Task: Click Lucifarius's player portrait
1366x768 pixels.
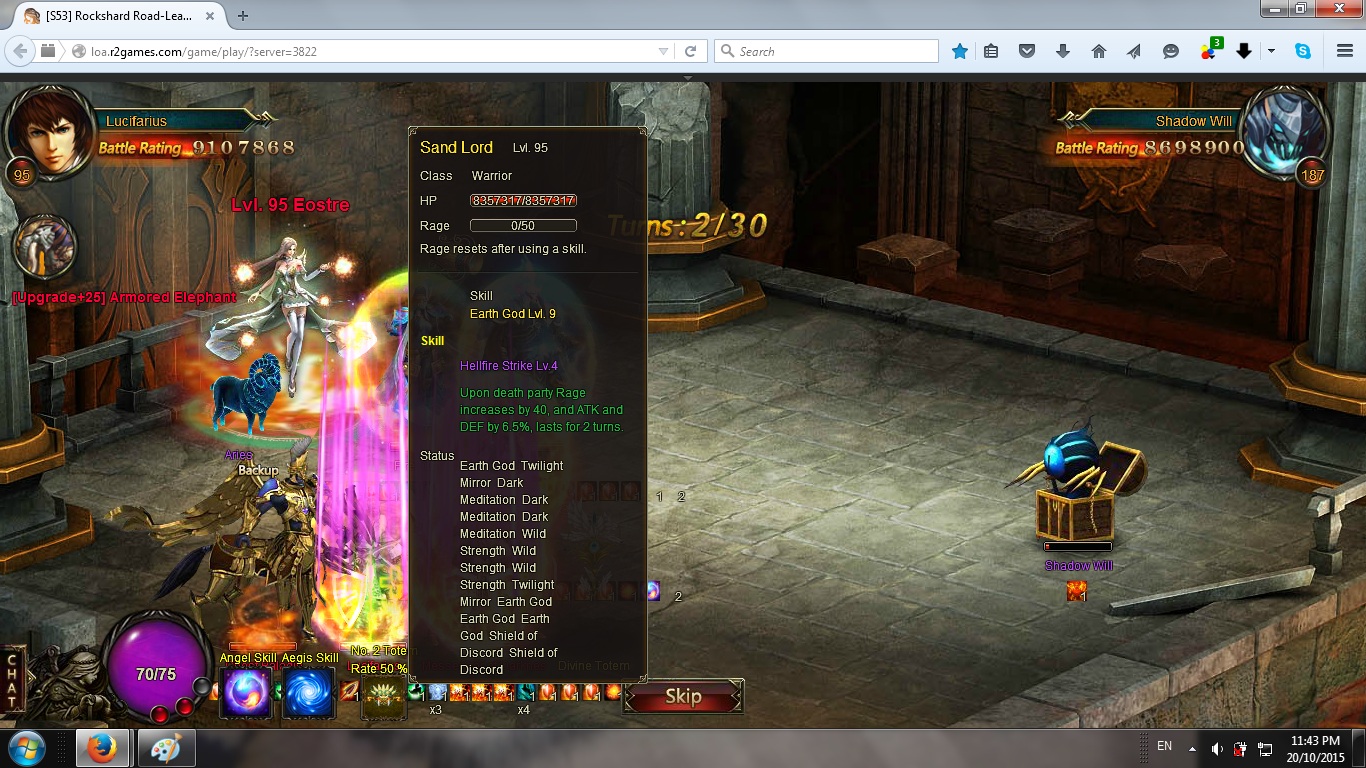Action: 47,130
